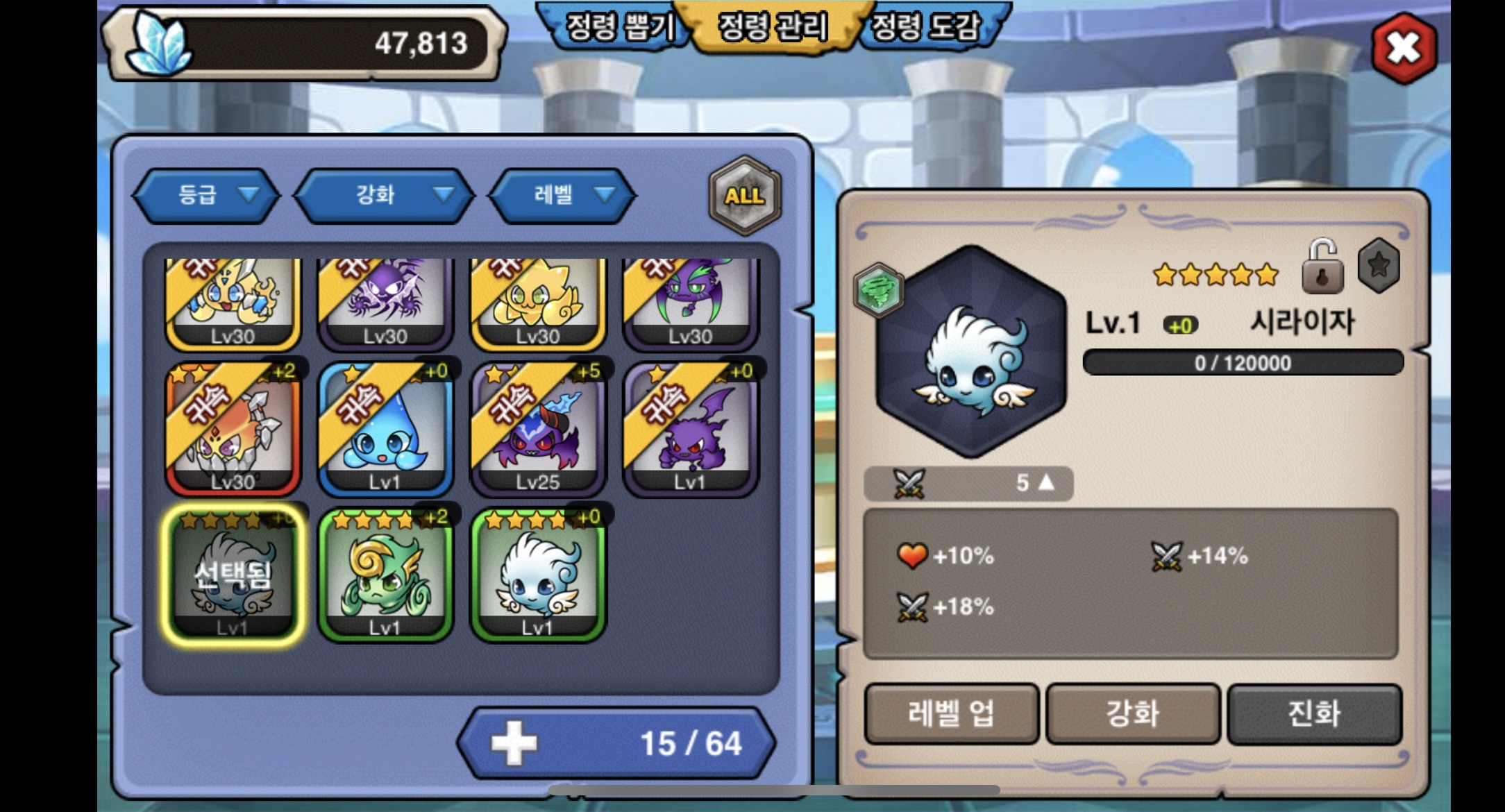Expand spirit slots with the plus button
This screenshot has width=1505, height=812.
514,743
